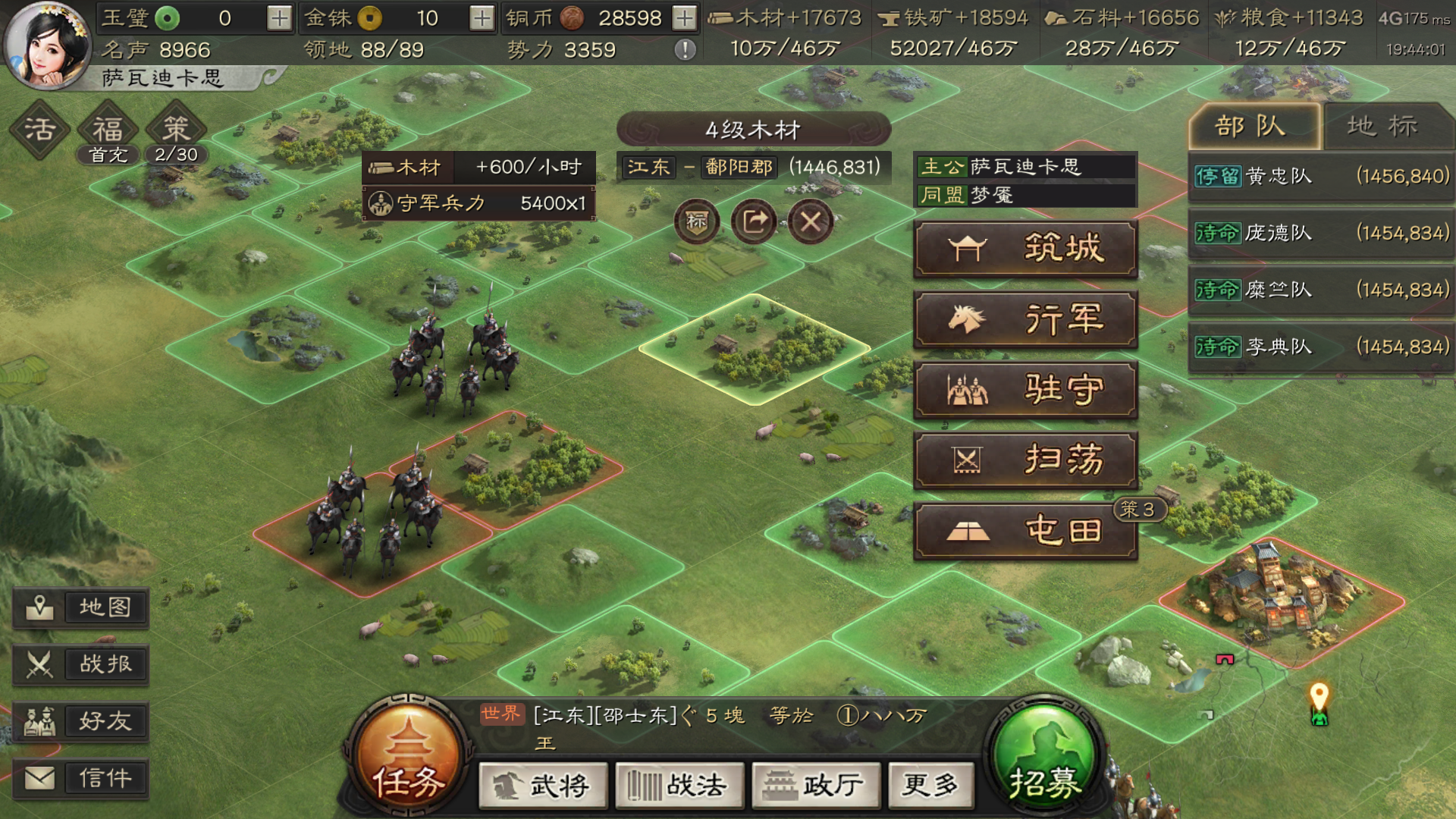The width and height of the screenshot is (1456, 819).
Task: Select the 黄忠队 troop entry
Action: point(1319,176)
